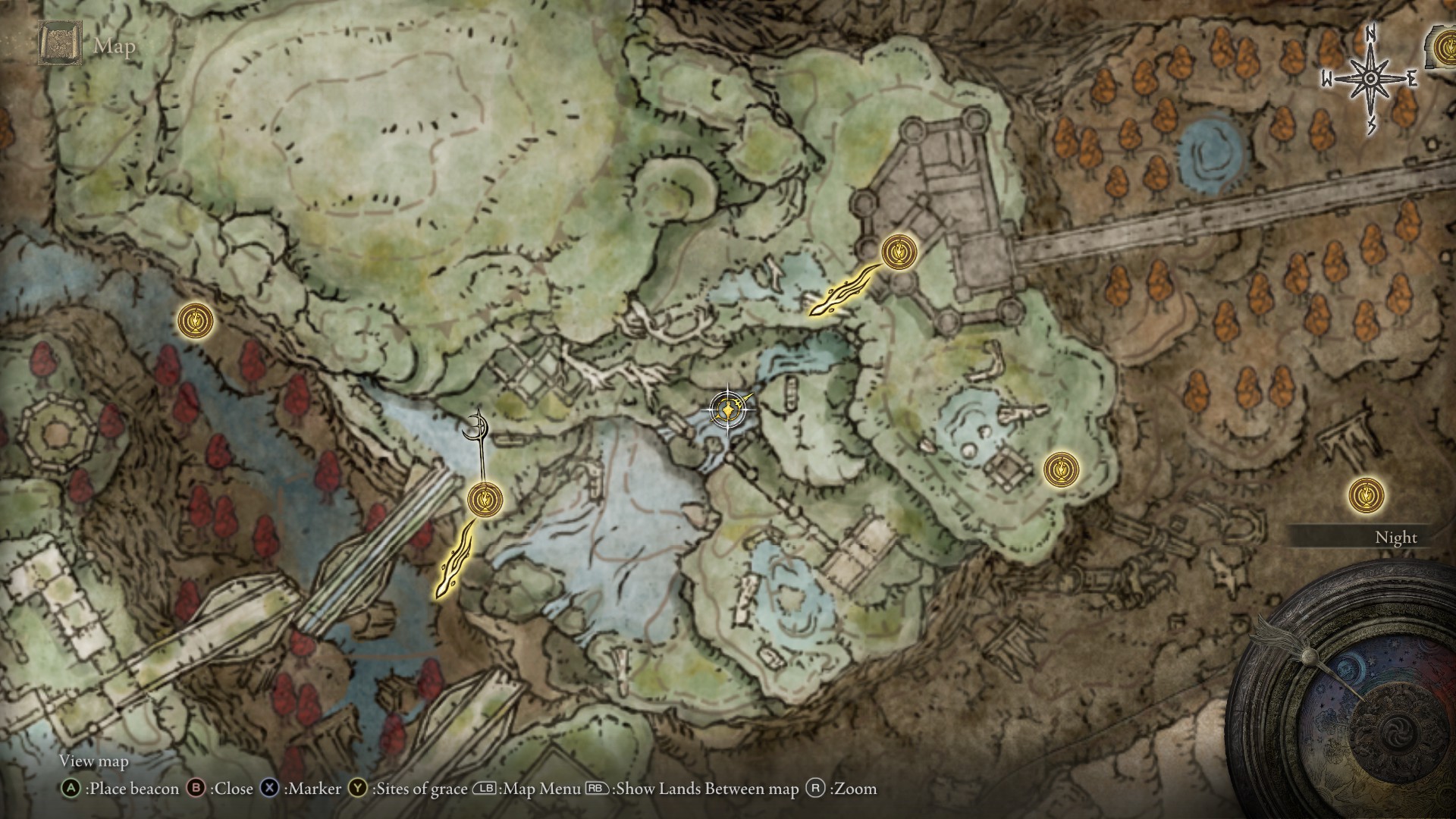Click the compass rose

(x=1371, y=79)
